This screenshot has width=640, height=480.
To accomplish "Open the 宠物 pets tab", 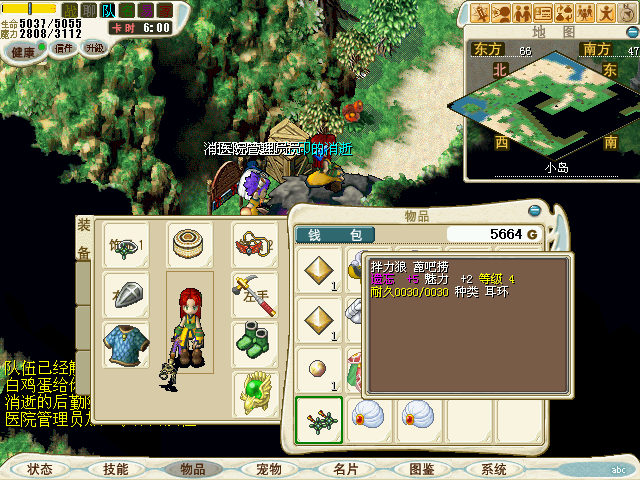I will click(269, 469).
